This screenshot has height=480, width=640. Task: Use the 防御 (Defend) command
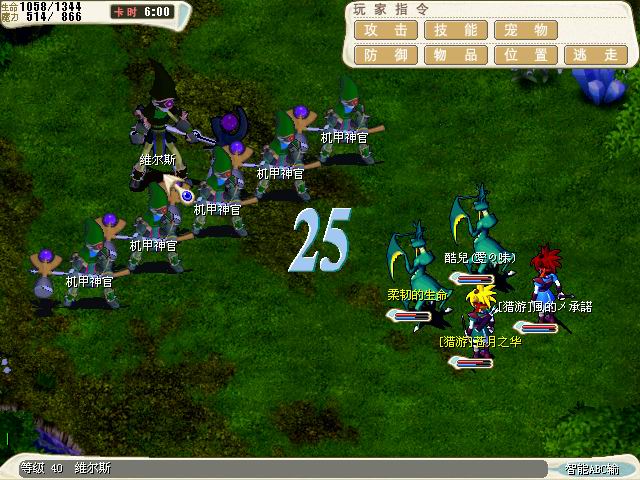386,56
